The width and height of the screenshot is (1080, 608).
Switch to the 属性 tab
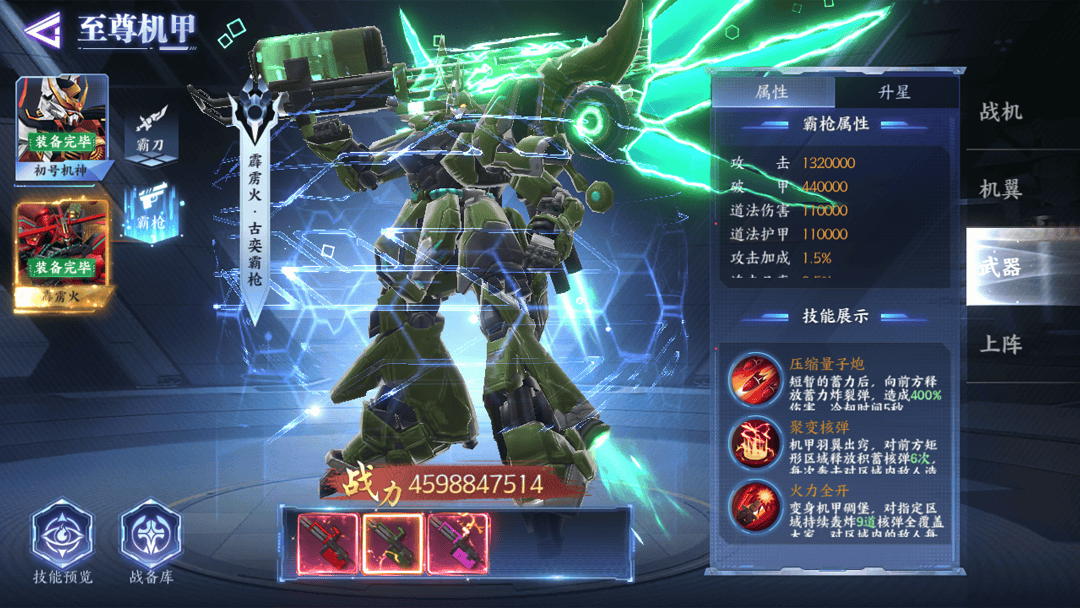(x=772, y=92)
